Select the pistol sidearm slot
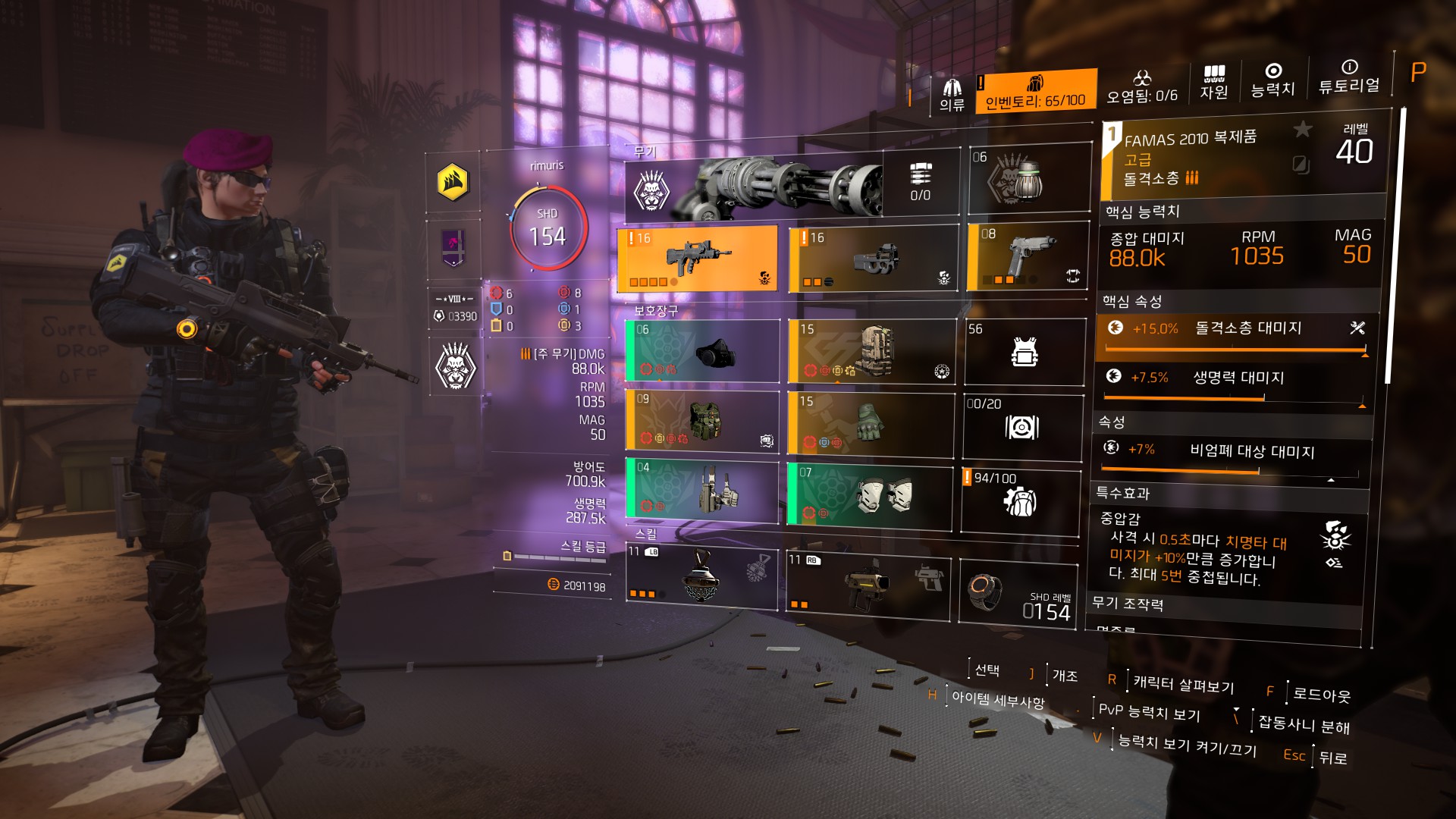 1028,256
